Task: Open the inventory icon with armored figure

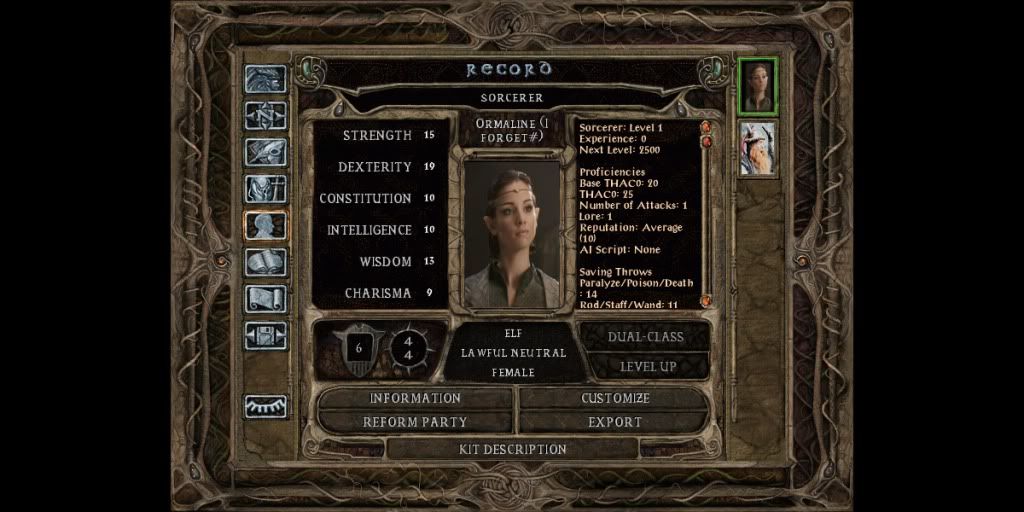Action: pyautogui.click(x=266, y=188)
